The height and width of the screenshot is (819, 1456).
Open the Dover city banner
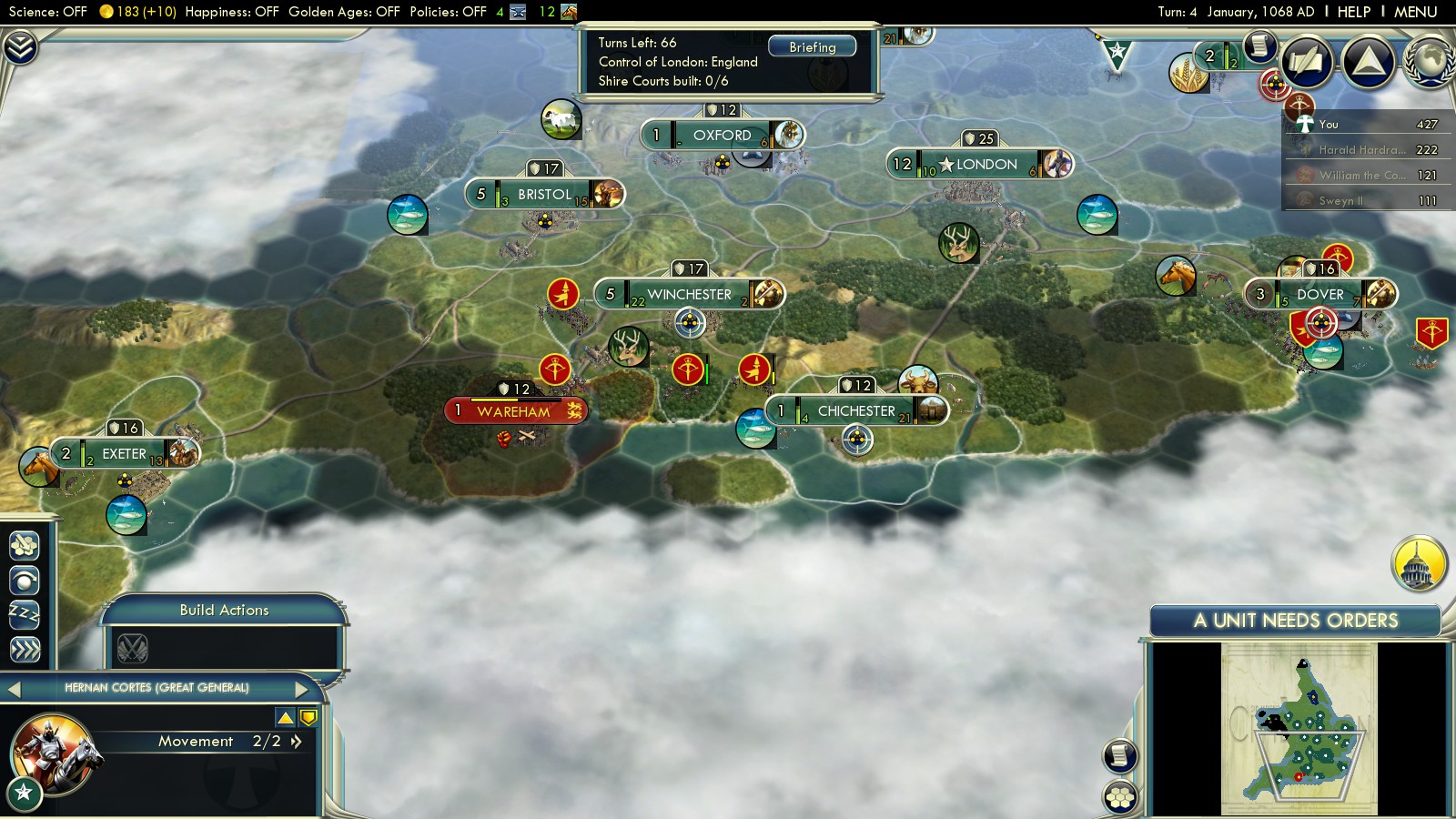click(x=1319, y=294)
